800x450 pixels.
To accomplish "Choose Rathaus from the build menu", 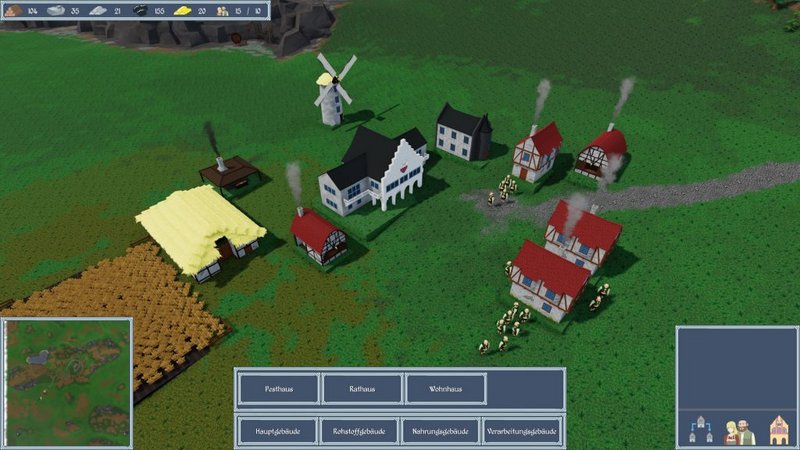I will (x=362, y=389).
